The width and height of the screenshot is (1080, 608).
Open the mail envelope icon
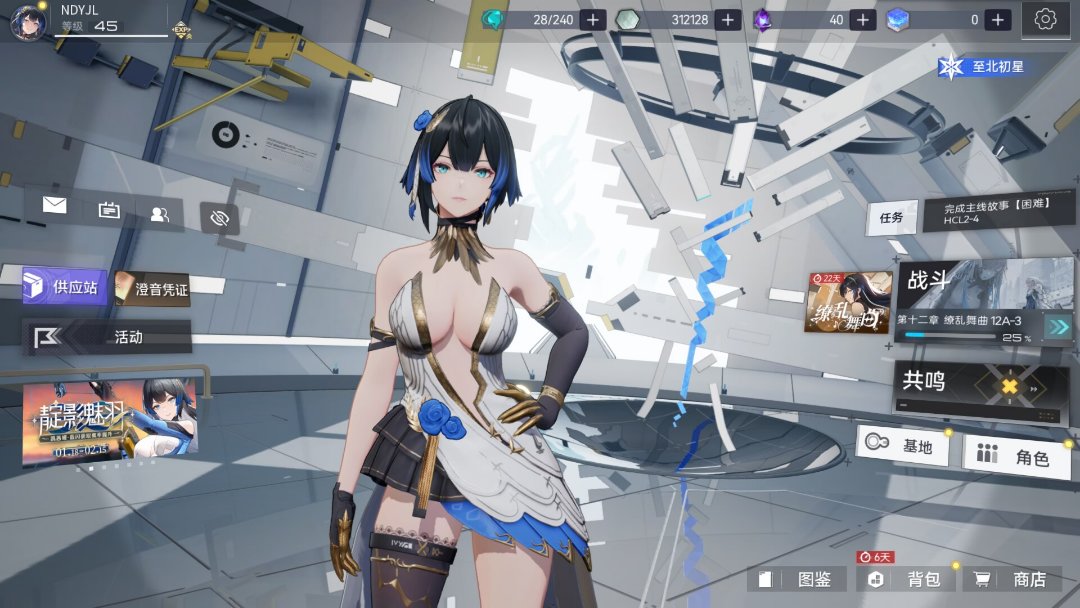[x=54, y=206]
